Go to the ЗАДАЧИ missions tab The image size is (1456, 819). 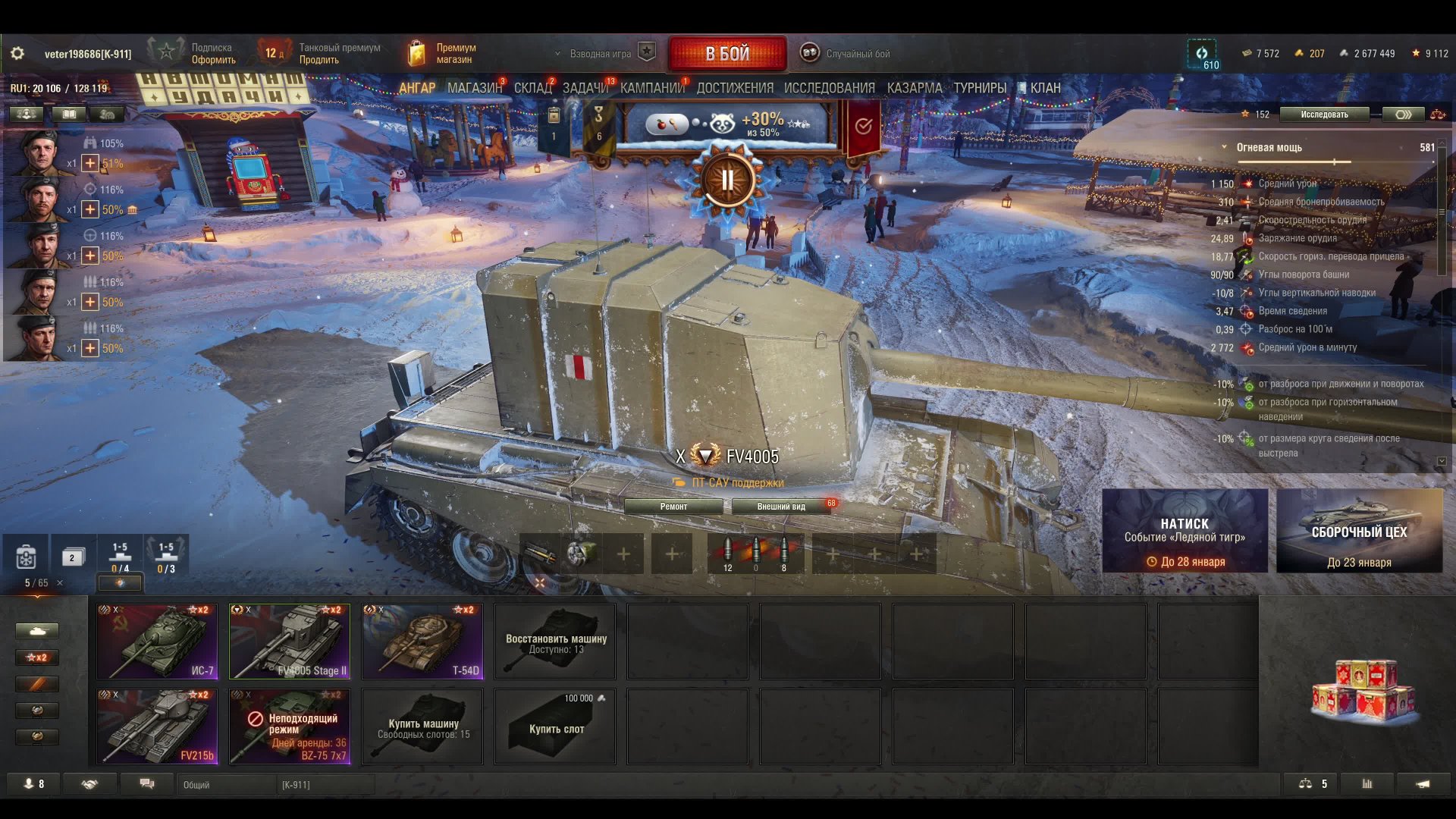click(x=585, y=88)
